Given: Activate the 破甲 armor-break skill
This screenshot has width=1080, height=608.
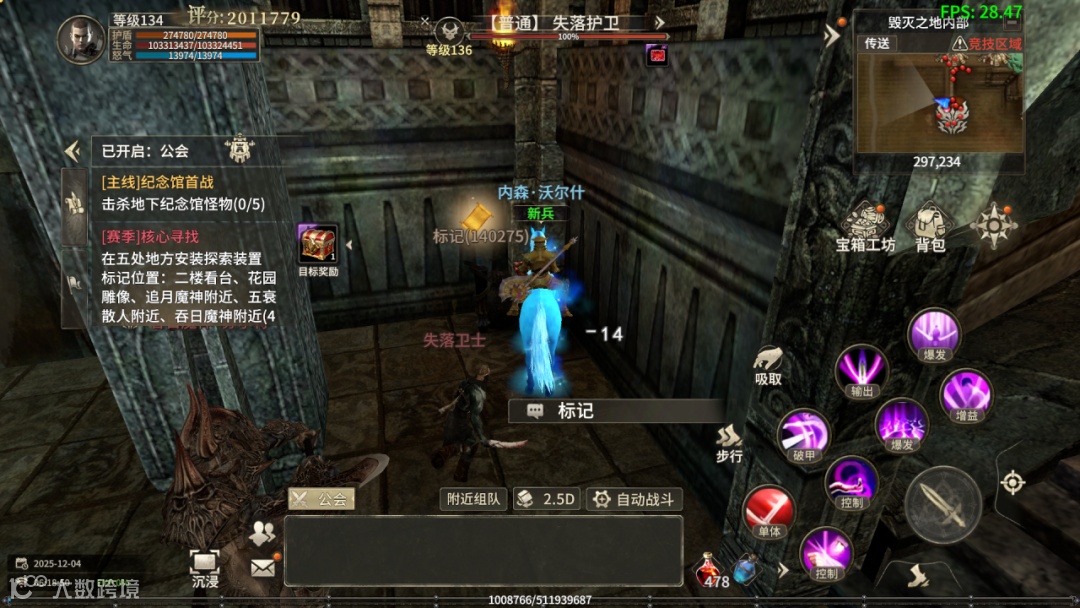Looking at the screenshot, I should pyautogui.click(x=803, y=435).
